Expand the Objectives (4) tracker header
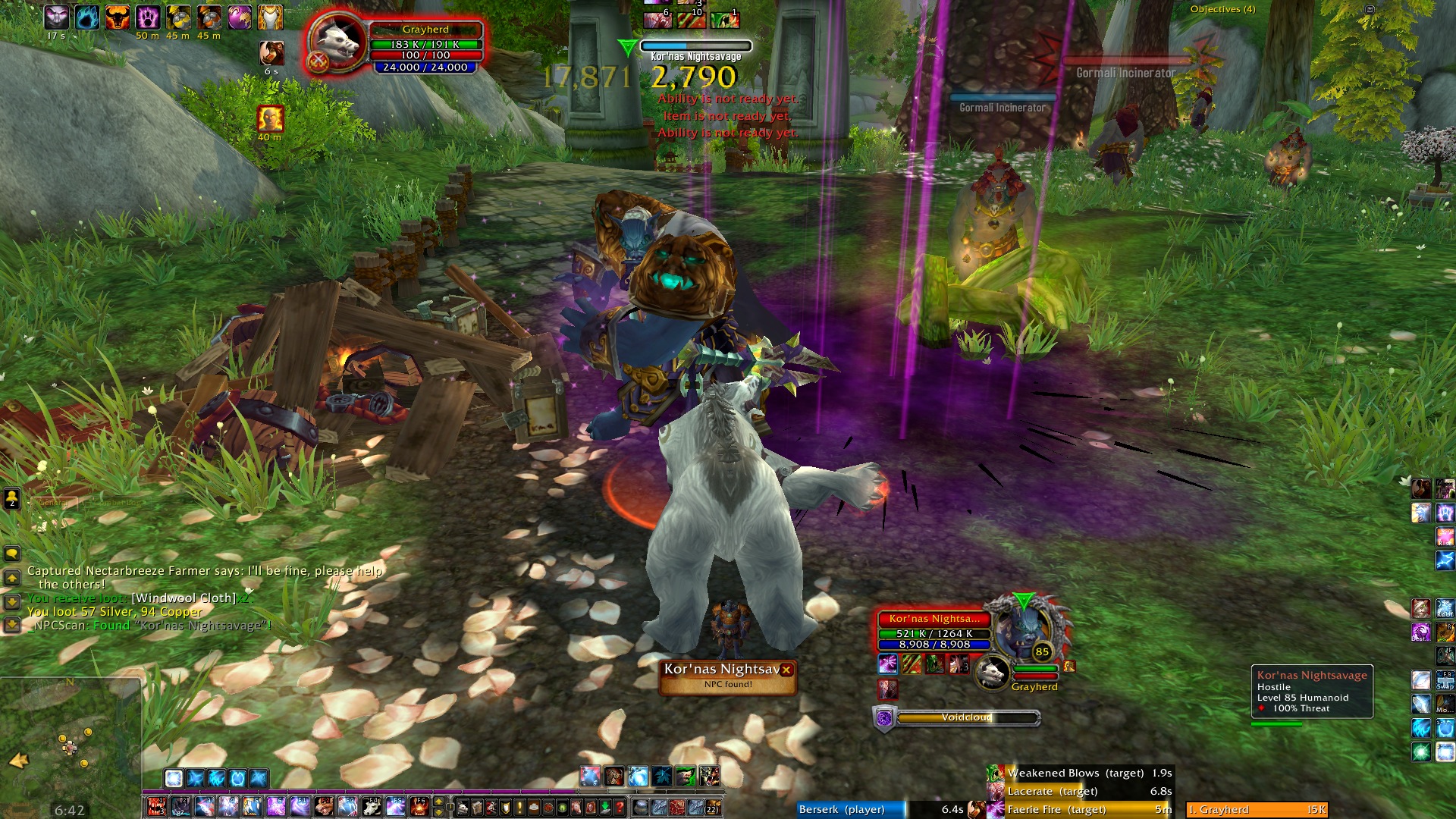The height and width of the screenshot is (819, 1456). click(x=1222, y=9)
